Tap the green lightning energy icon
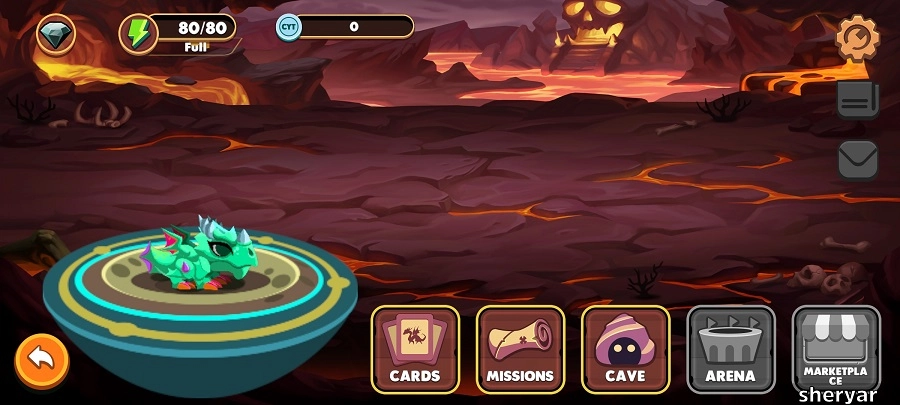 [x=138, y=33]
